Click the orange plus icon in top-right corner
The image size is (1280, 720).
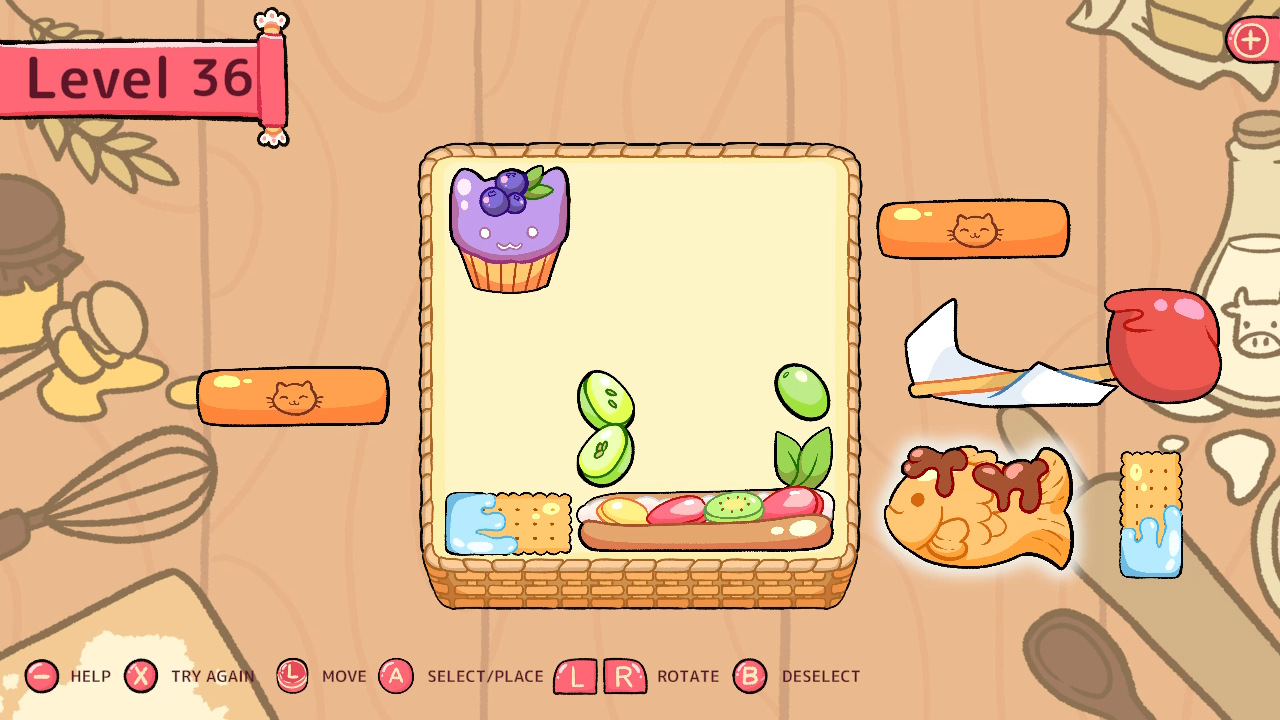point(1249,41)
